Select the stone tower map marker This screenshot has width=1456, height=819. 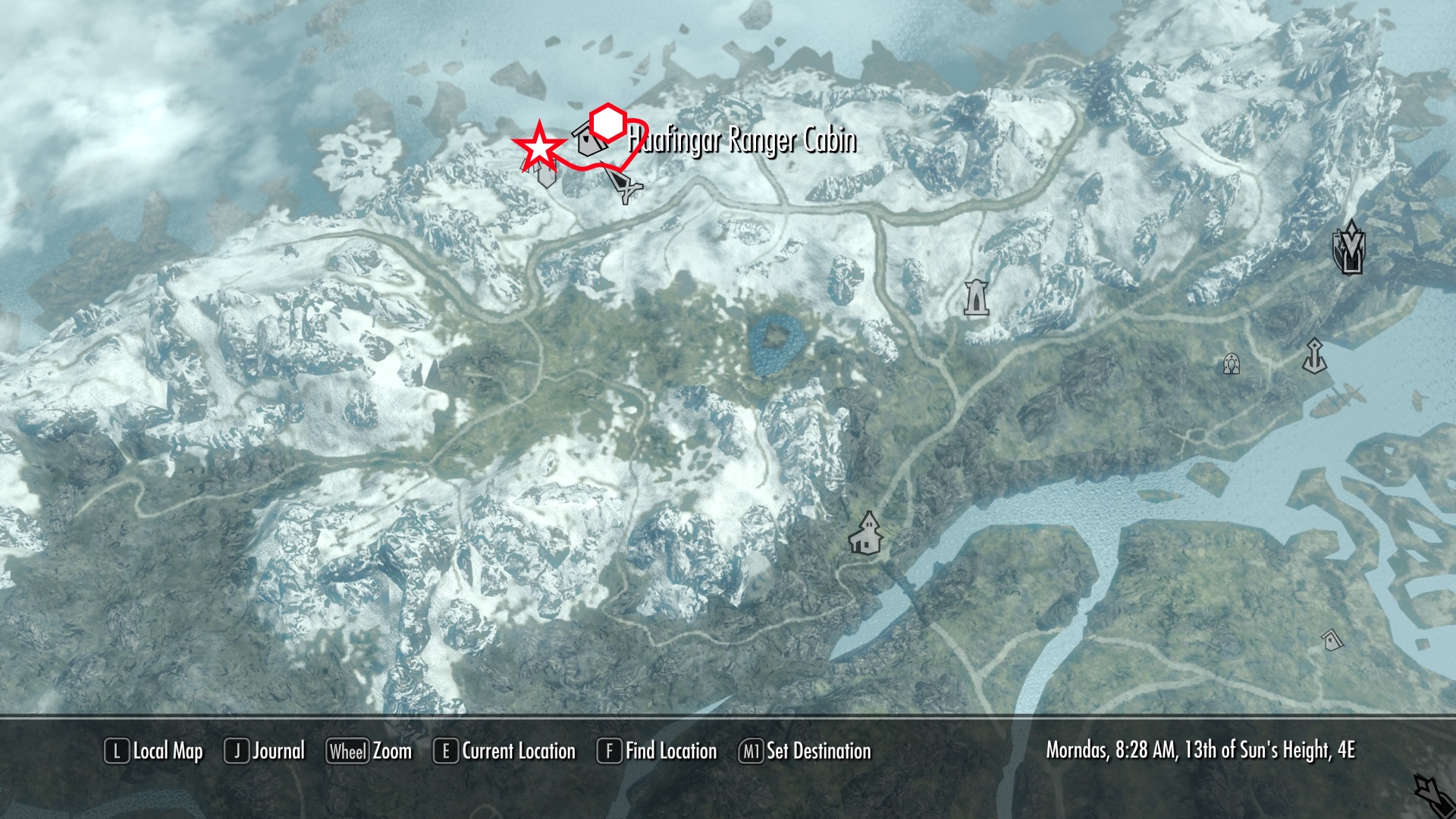click(976, 297)
